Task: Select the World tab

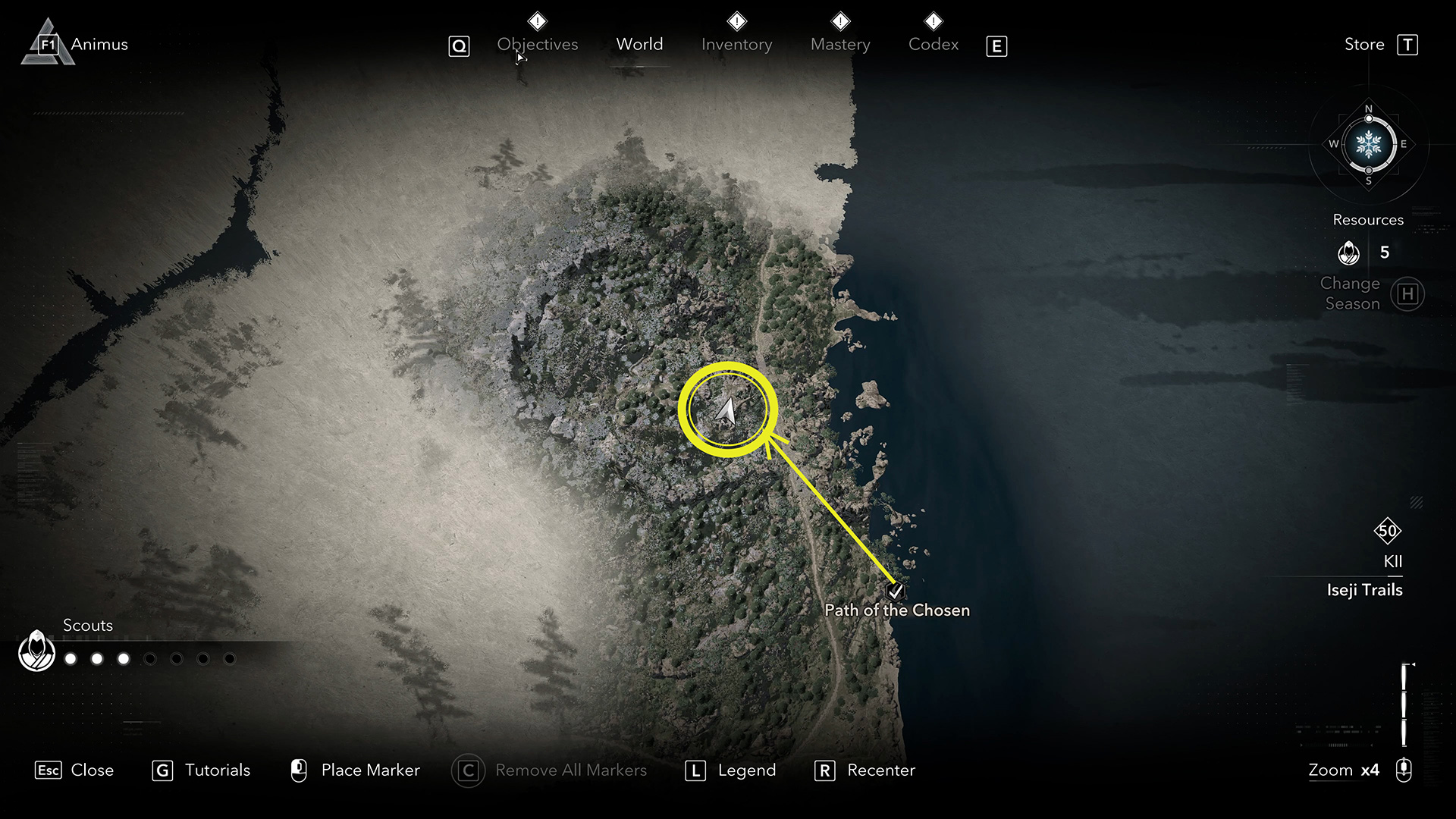Action: pyautogui.click(x=639, y=45)
